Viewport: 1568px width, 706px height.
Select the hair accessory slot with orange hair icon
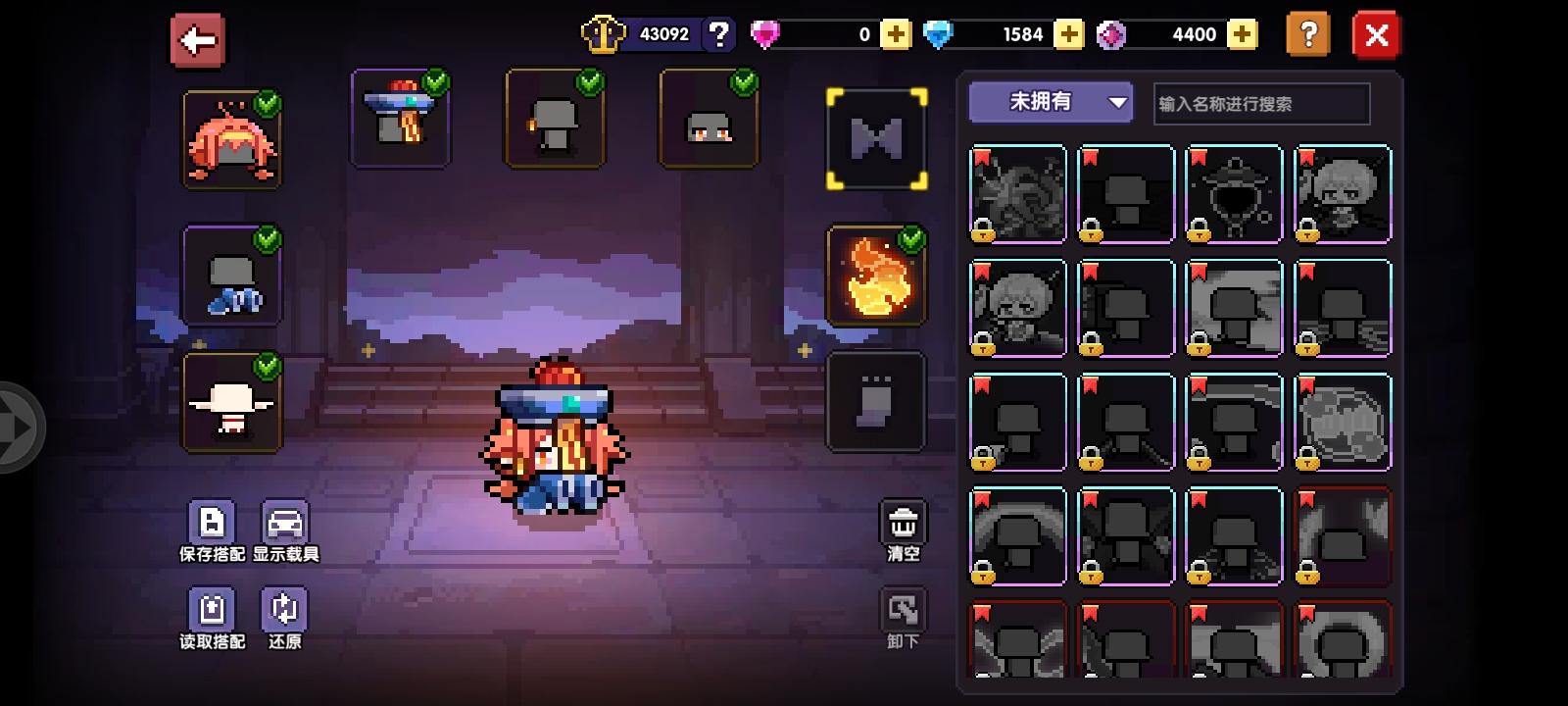[x=232, y=137]
